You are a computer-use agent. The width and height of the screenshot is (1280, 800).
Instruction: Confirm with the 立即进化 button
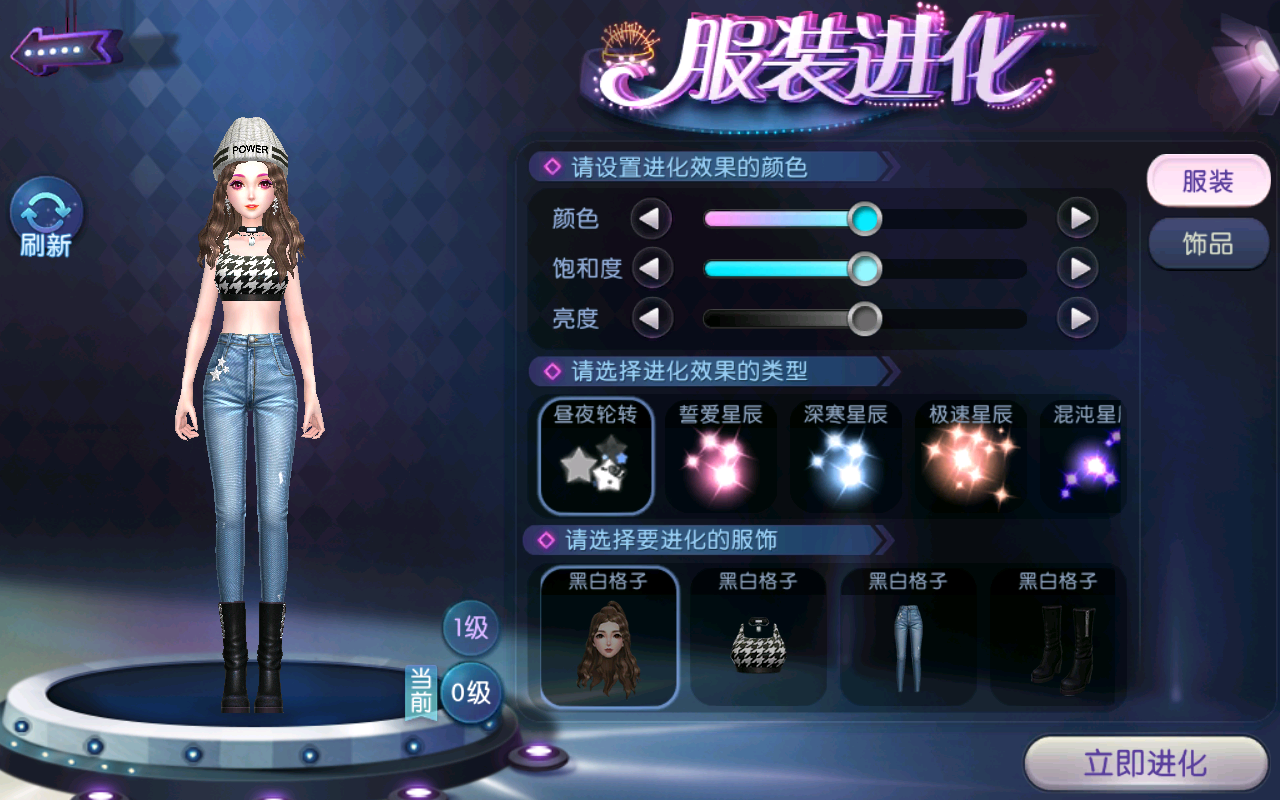[1146, 765]
